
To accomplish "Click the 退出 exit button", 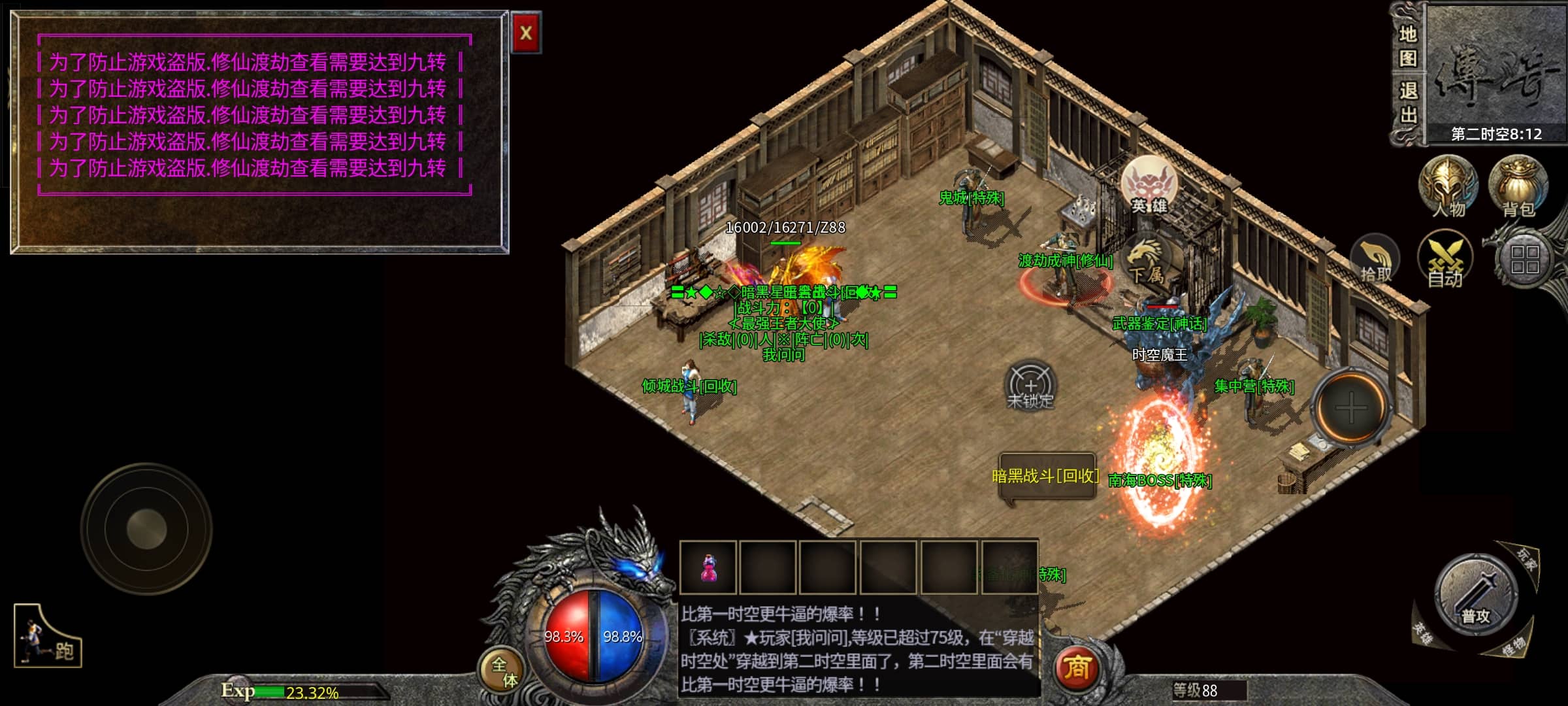I will [x=1407, y=103].
